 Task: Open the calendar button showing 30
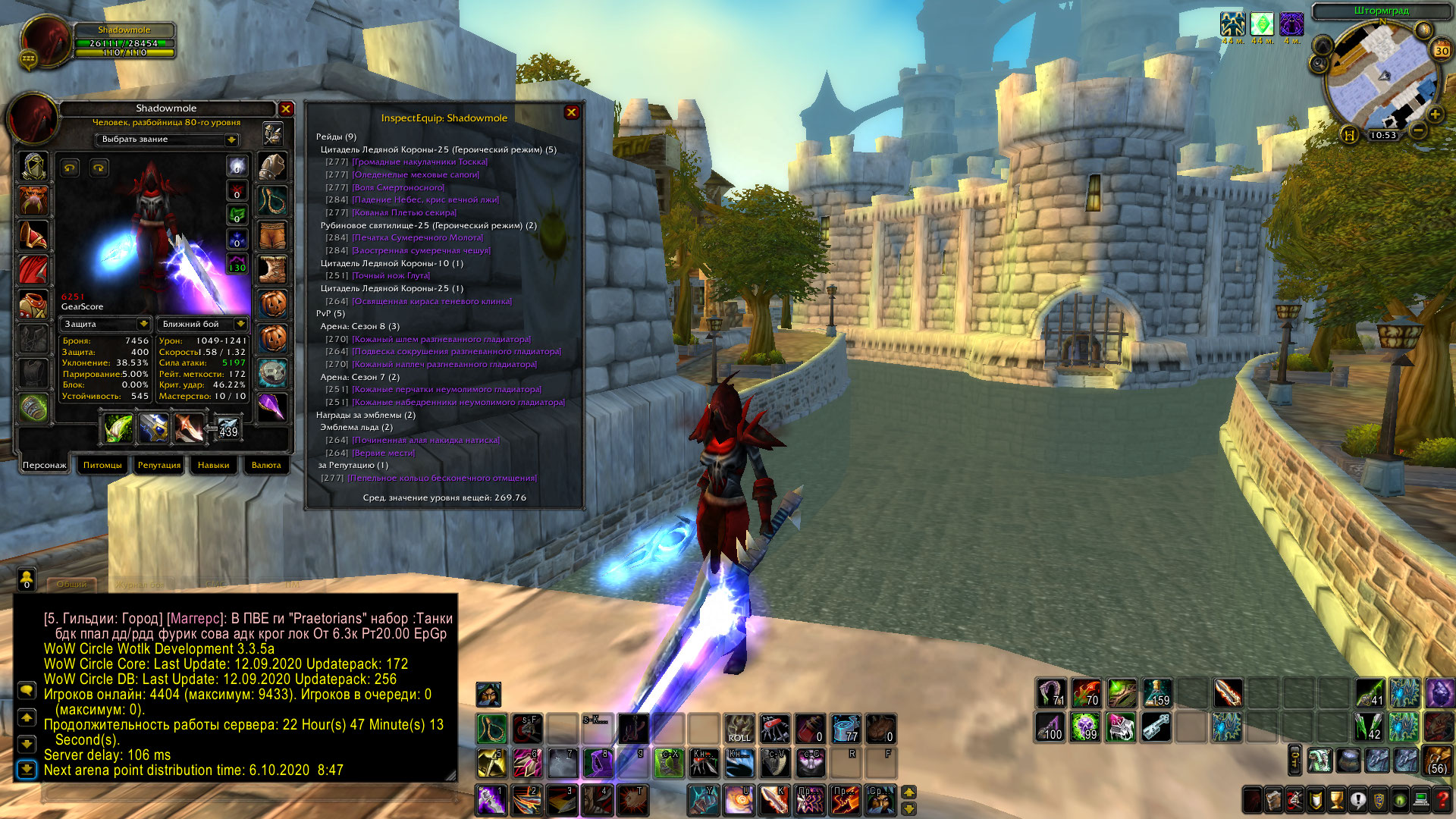click(1441, 51)
